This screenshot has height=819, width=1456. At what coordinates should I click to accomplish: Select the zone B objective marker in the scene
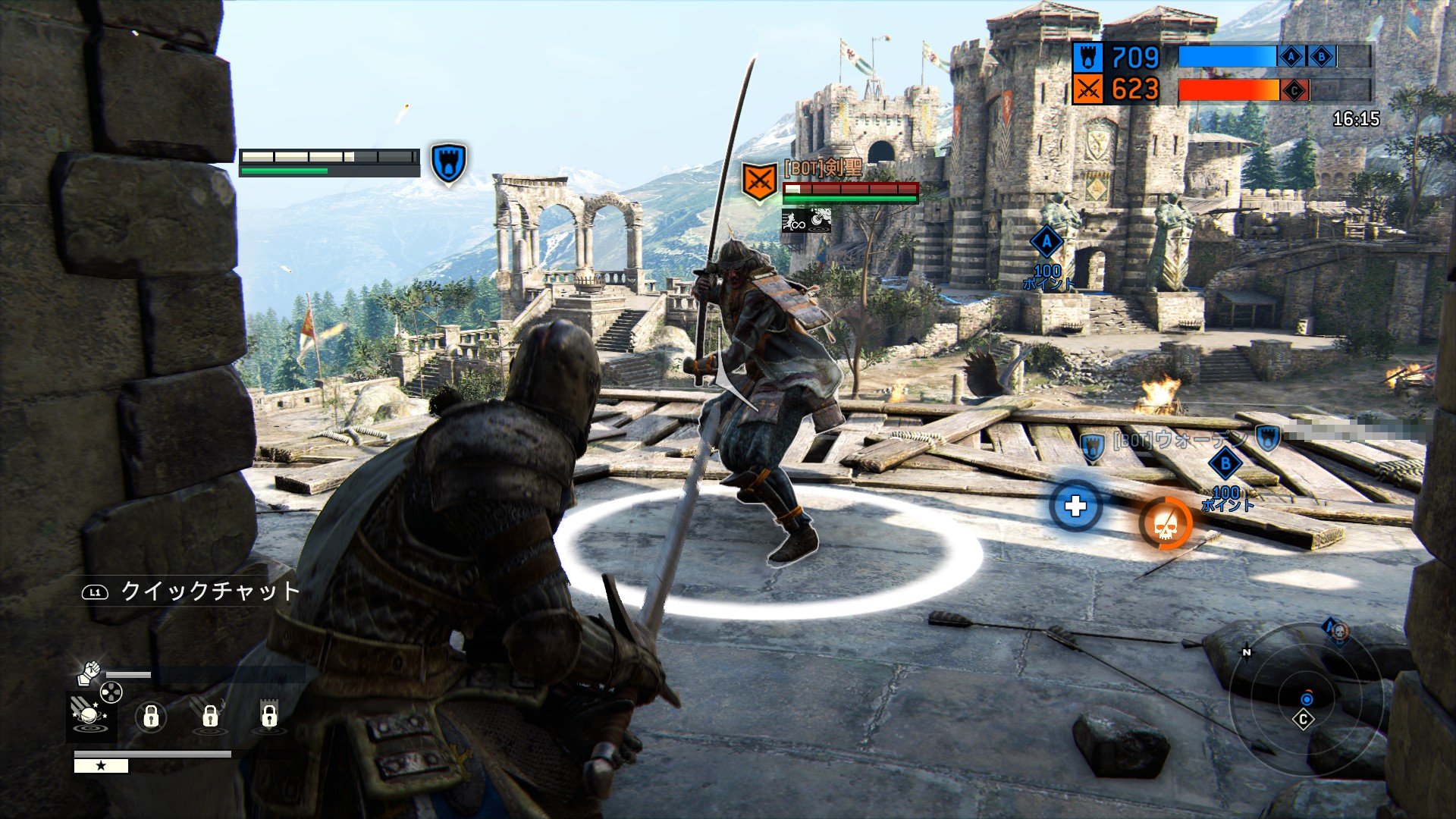coord(1225,464)
